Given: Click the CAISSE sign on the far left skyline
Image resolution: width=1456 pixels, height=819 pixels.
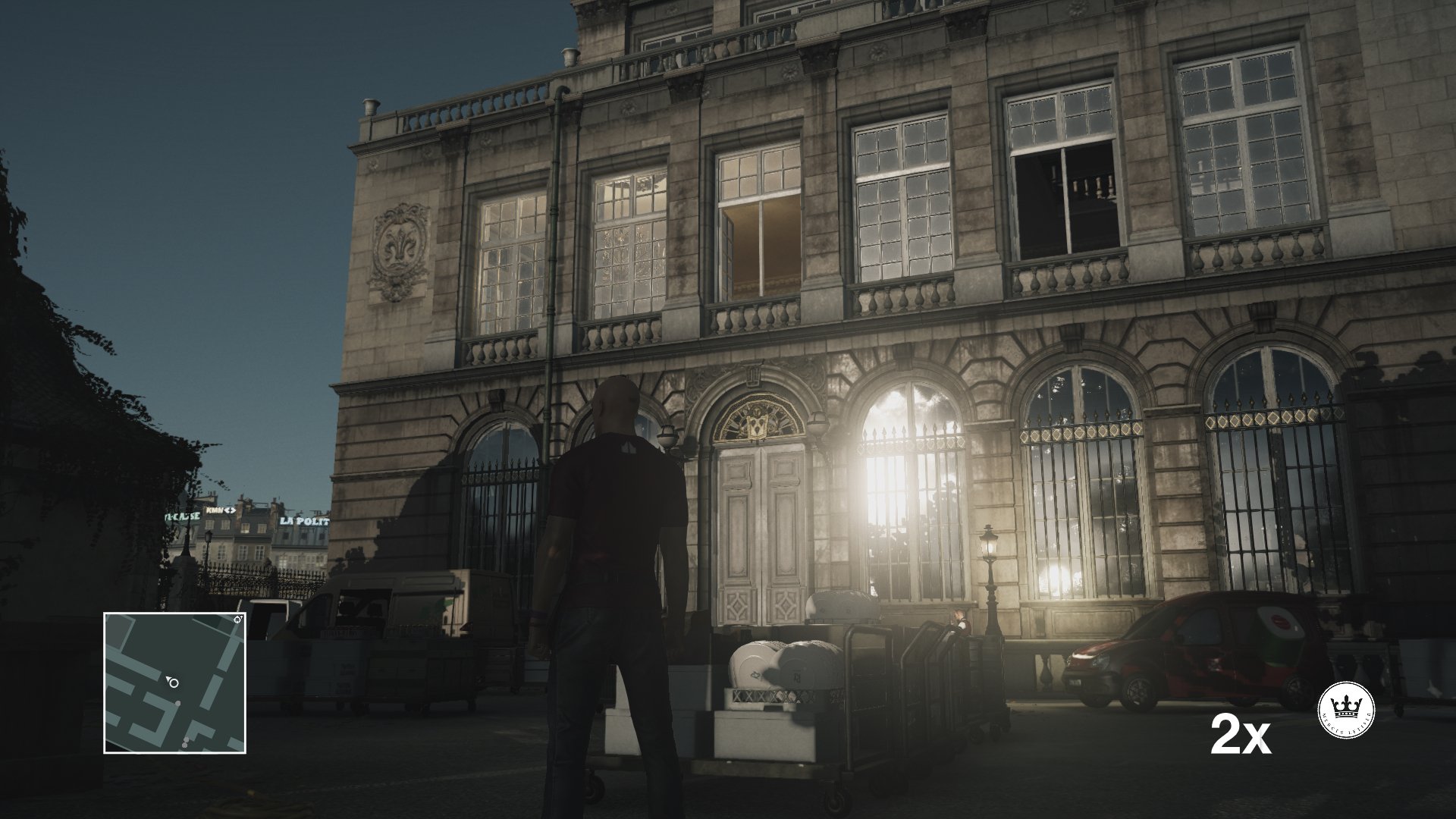Looking at the screenshot, I should click(x=183, y=516).
